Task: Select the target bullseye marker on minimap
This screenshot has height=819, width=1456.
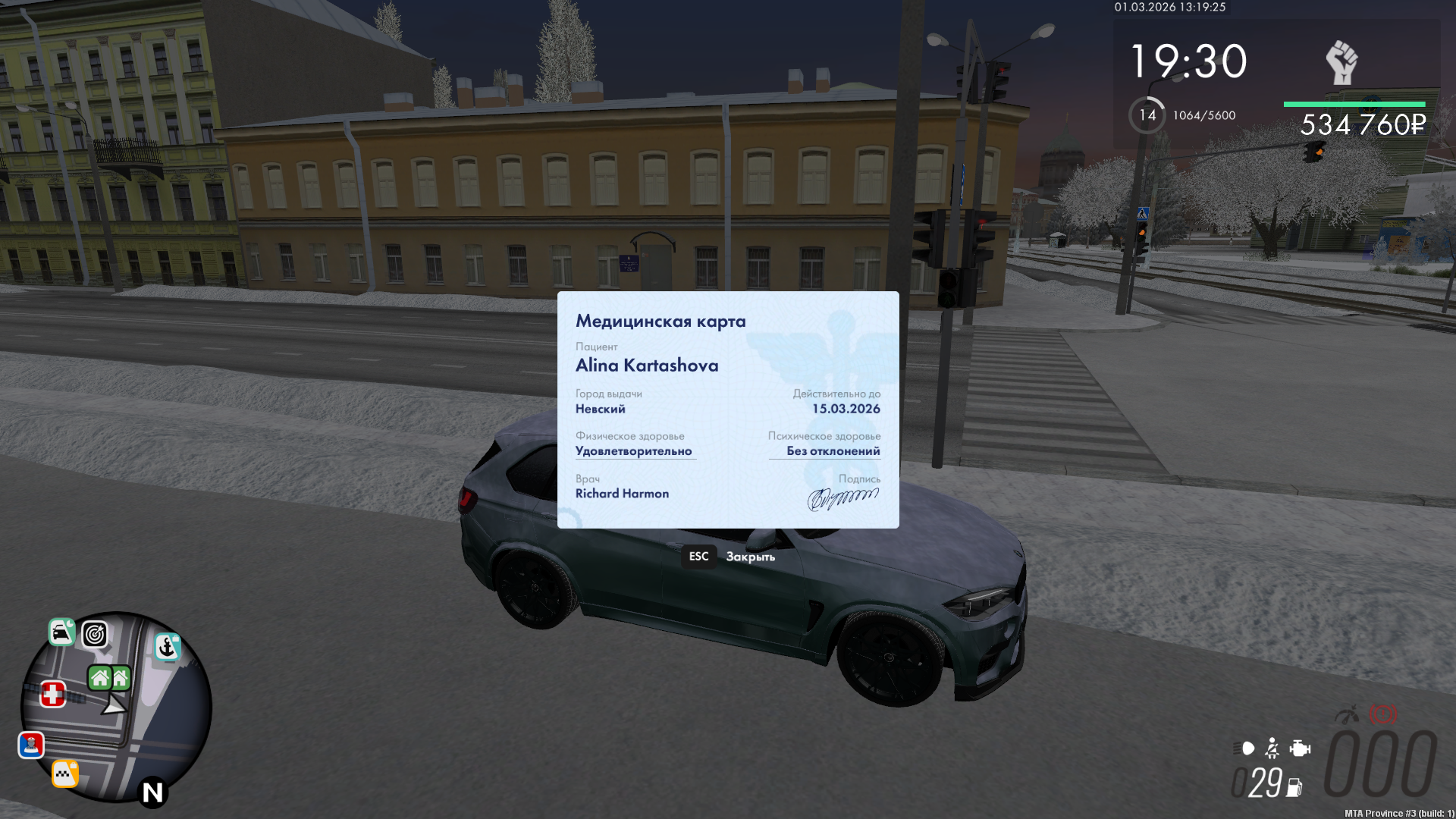Action: tap(95, 634)
